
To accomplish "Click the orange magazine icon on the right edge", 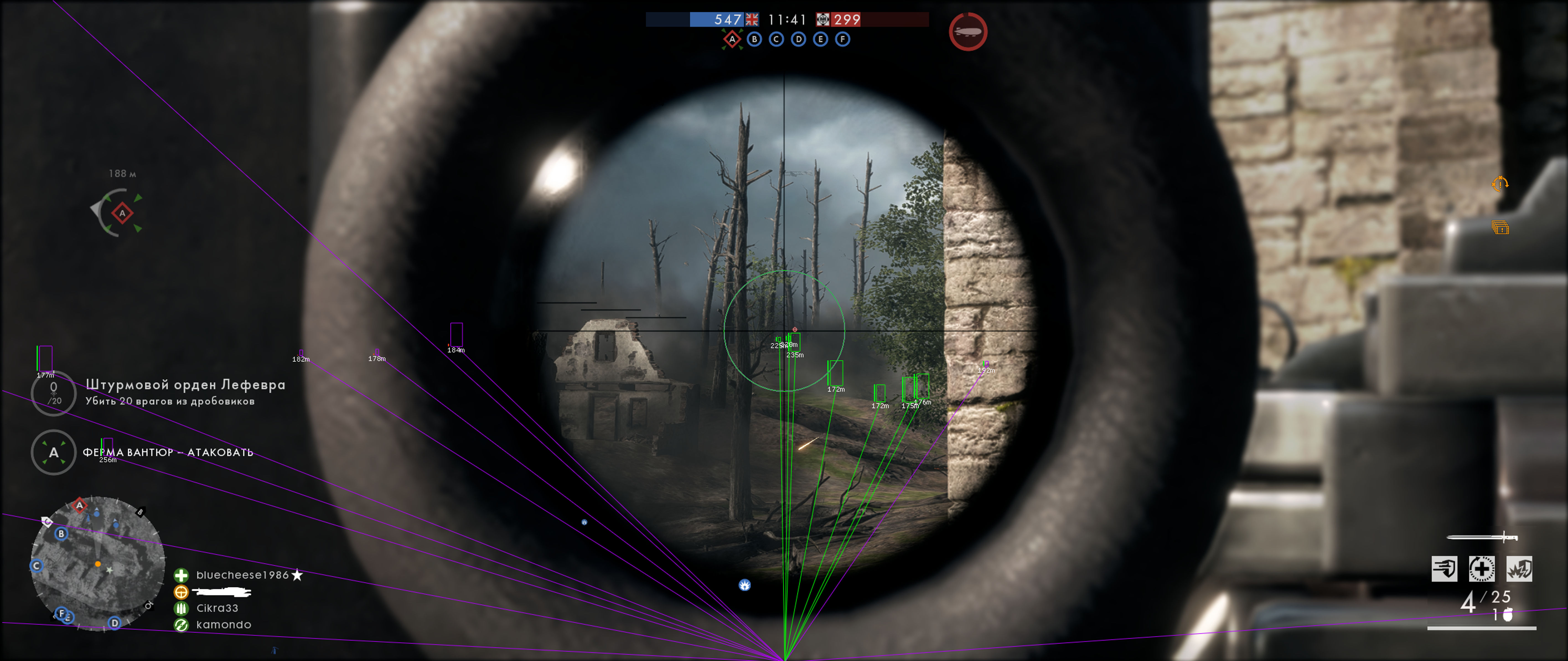I will click(x=1500, y=228).
